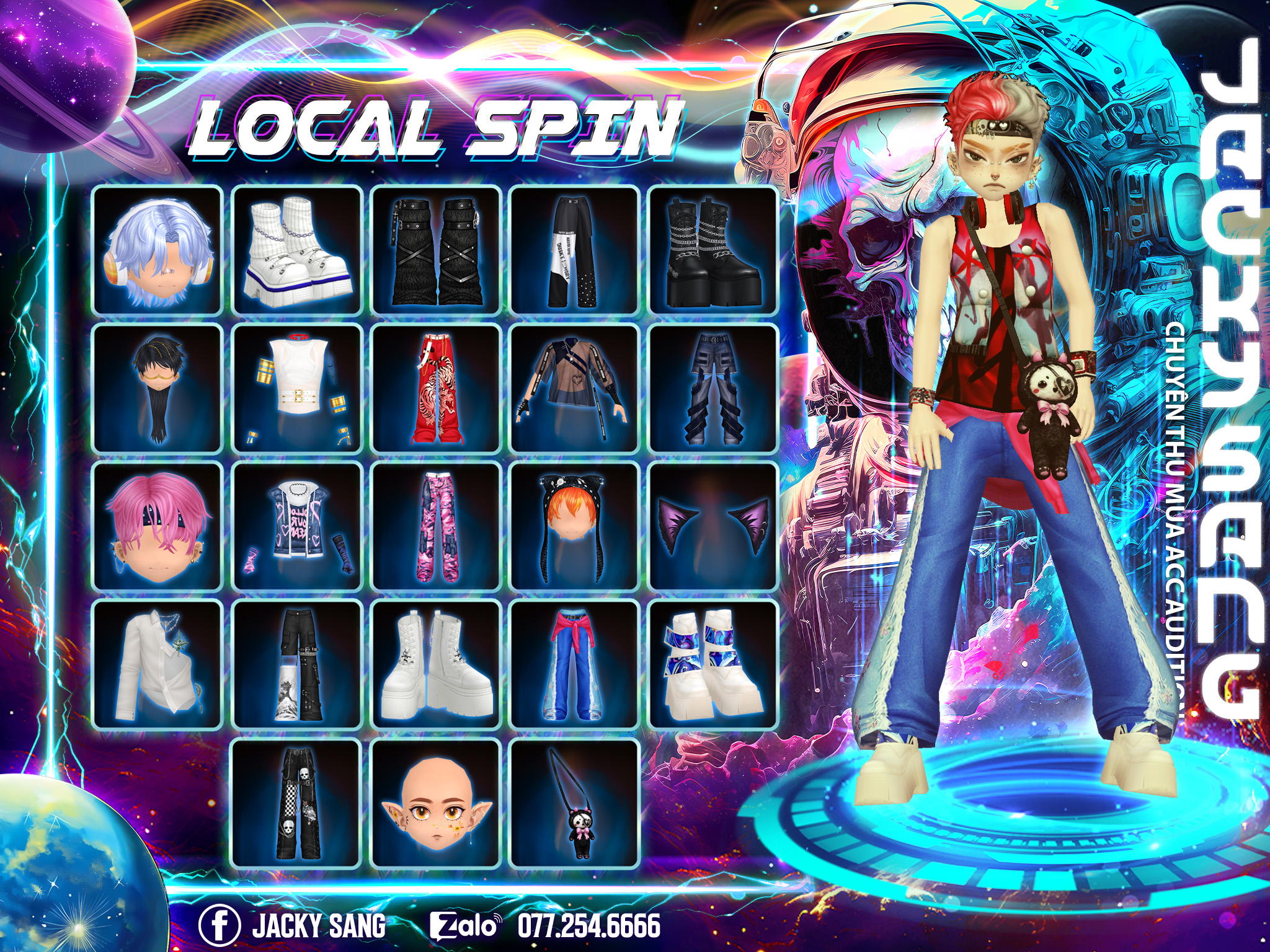
Task: Pick the black bear crossbody bag tile
Action: [x=574, y=804]
